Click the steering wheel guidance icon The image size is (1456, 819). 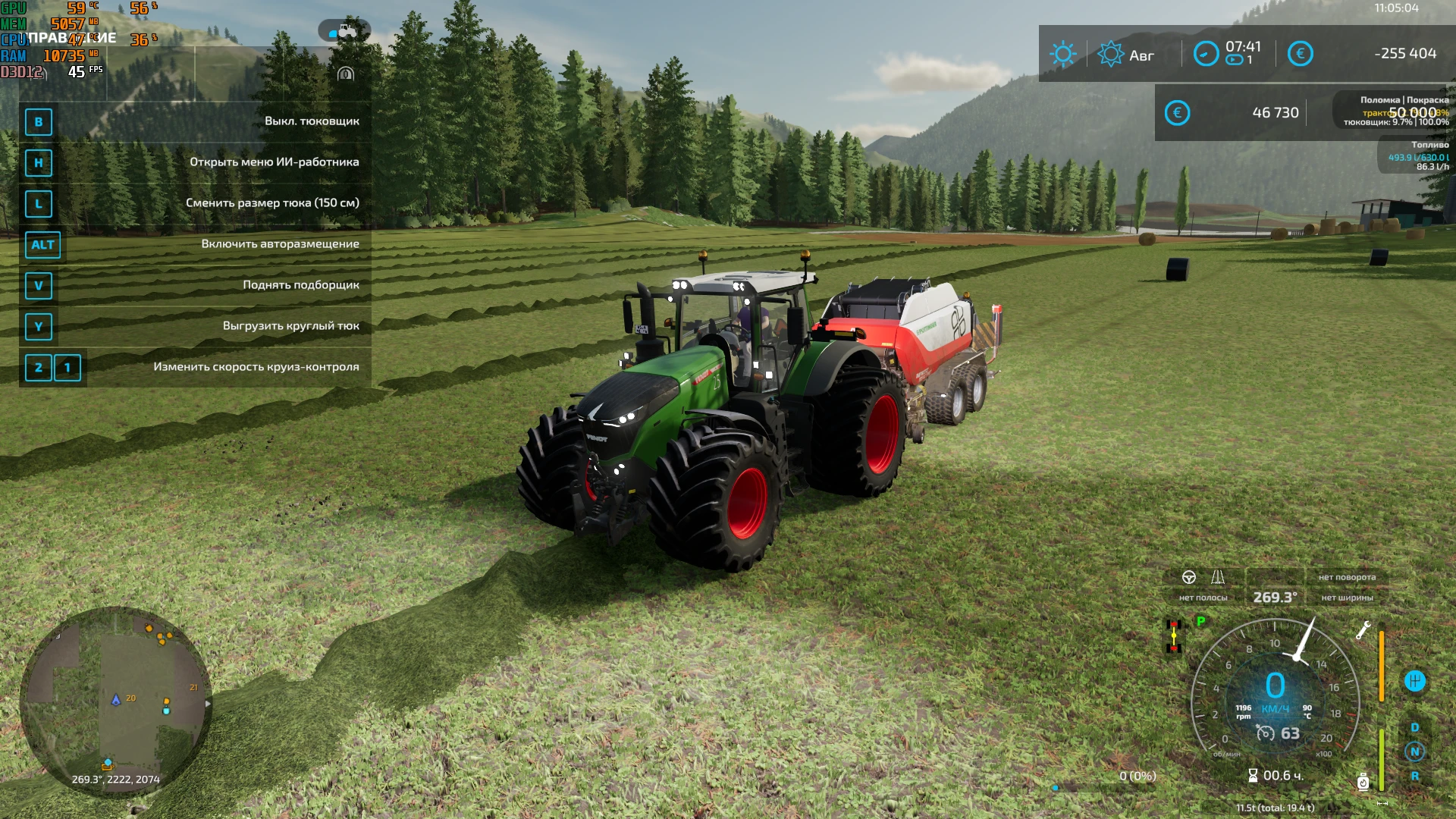click(1189, 578)
